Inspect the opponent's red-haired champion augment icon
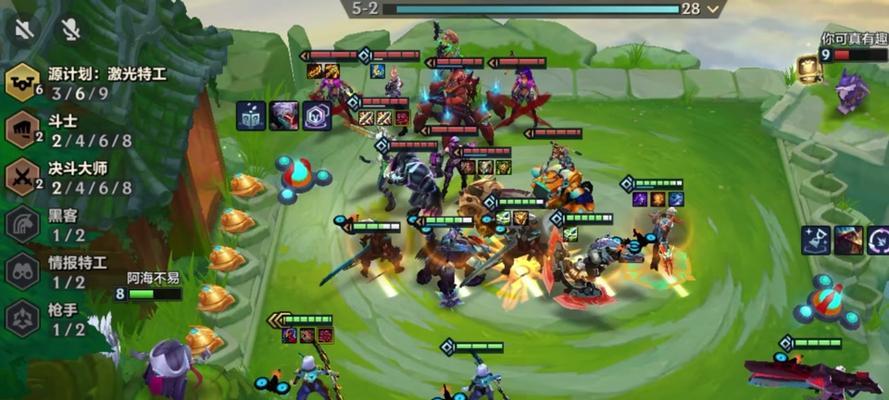This screenshot has width=889, height=400. pos(848,240)
